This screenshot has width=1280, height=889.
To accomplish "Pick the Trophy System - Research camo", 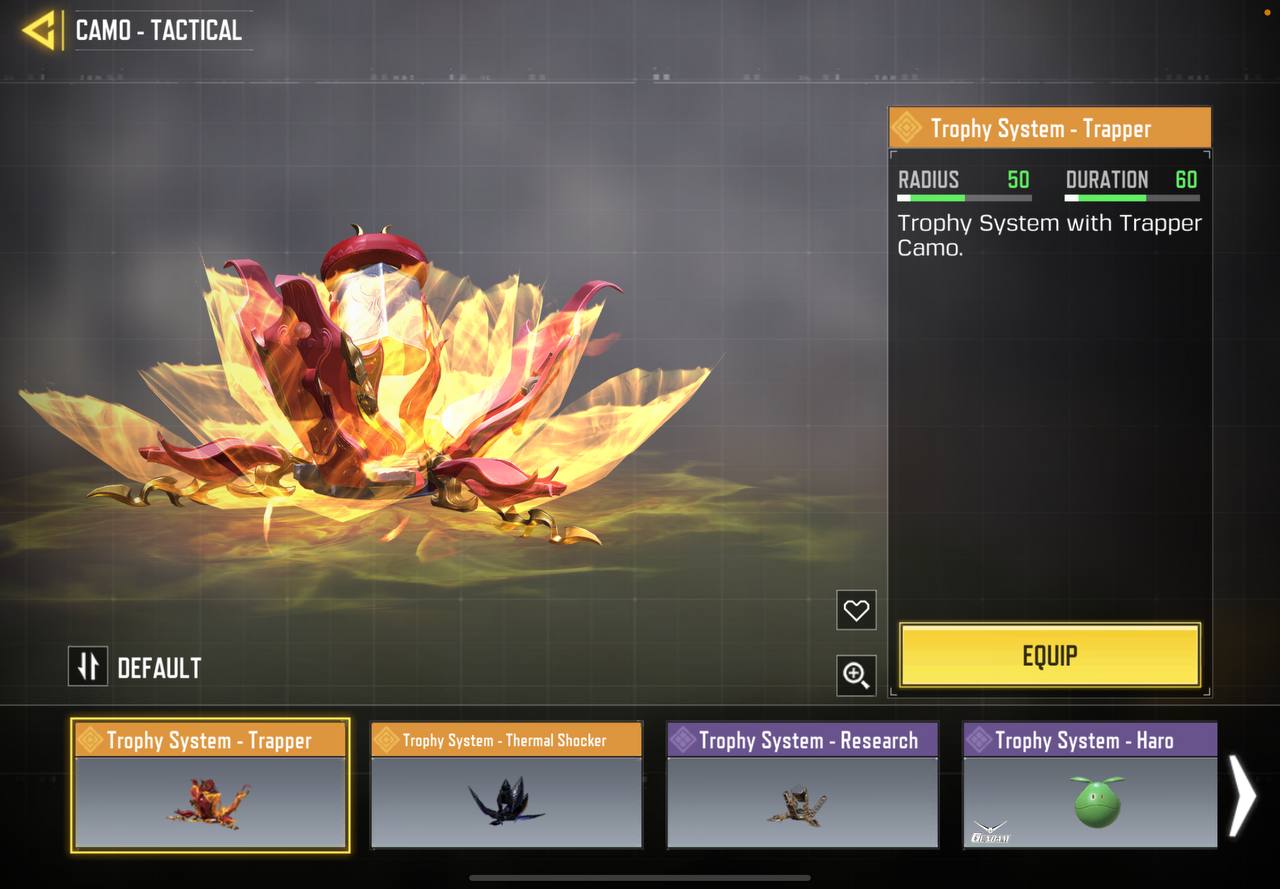I will [802, 786].
